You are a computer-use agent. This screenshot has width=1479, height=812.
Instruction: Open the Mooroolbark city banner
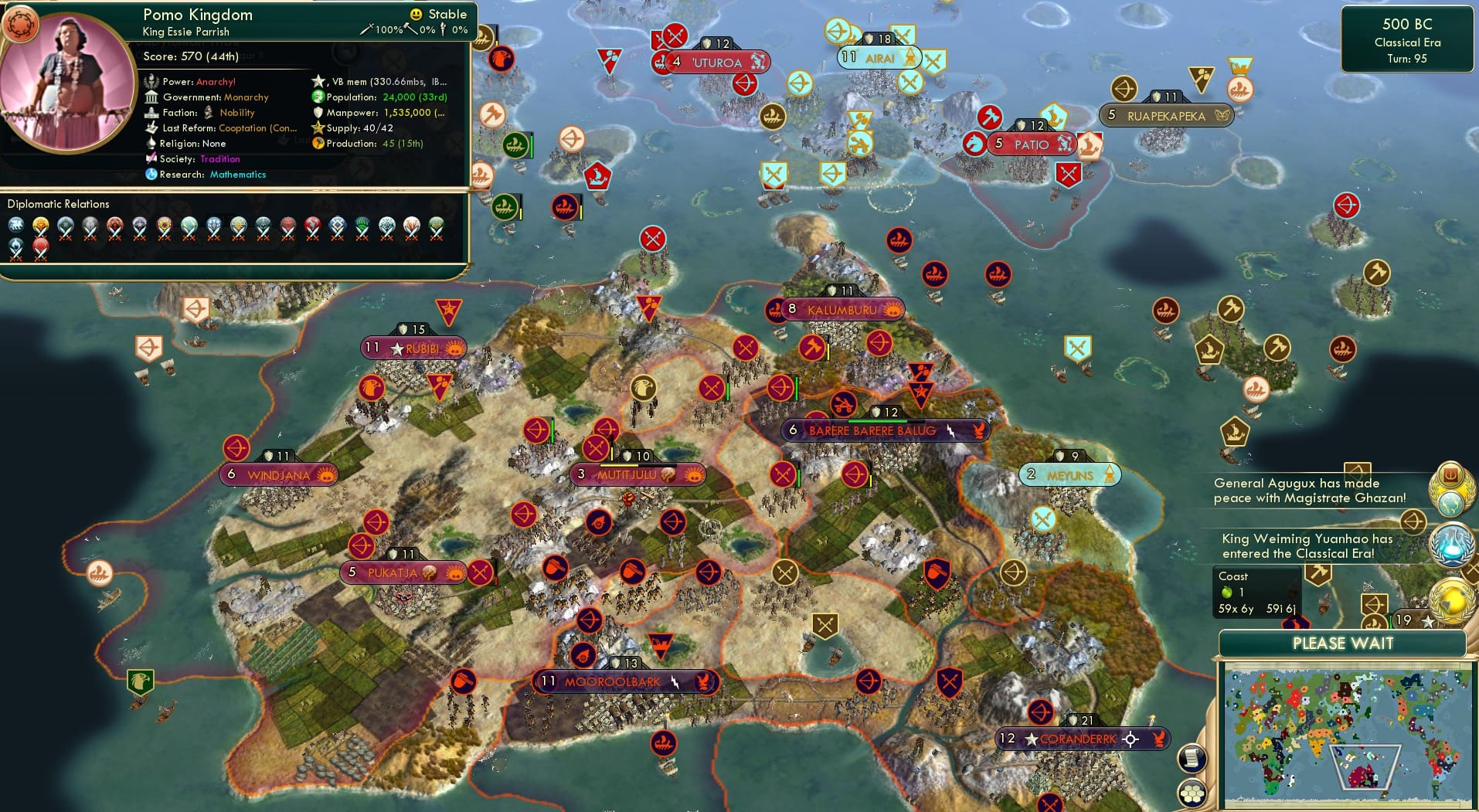[x=624, y=682]
